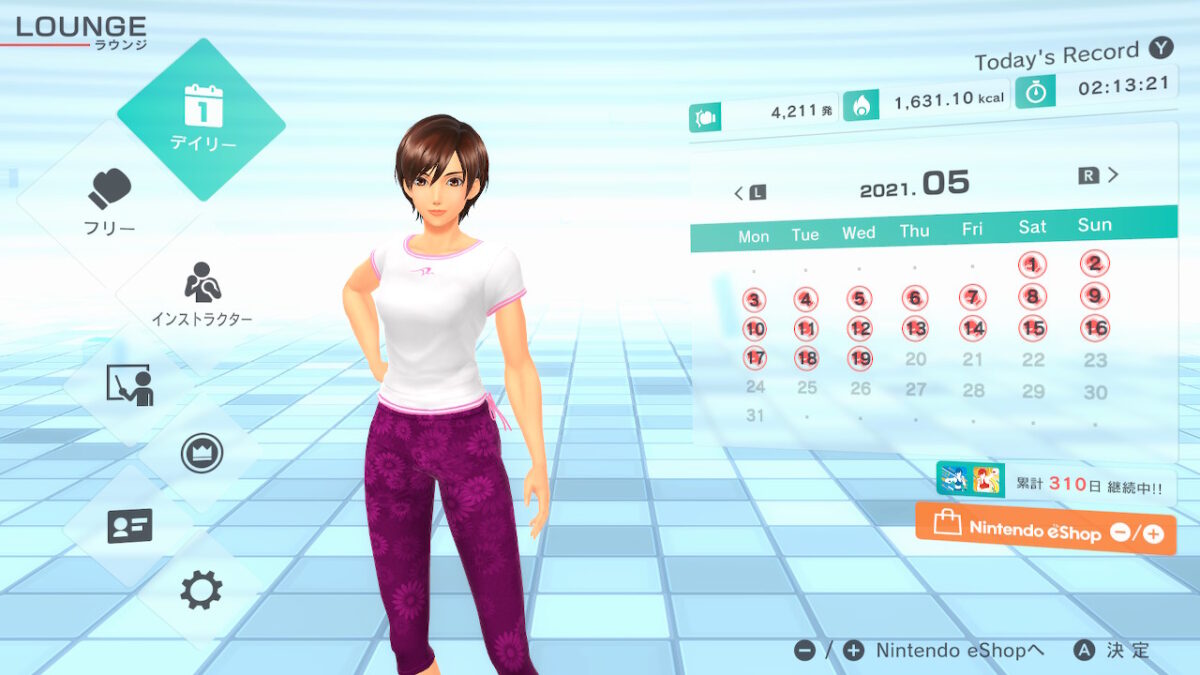Select May 16 on the calendar
This screenshot has height=675, width=1200.
click(1096, 327)
